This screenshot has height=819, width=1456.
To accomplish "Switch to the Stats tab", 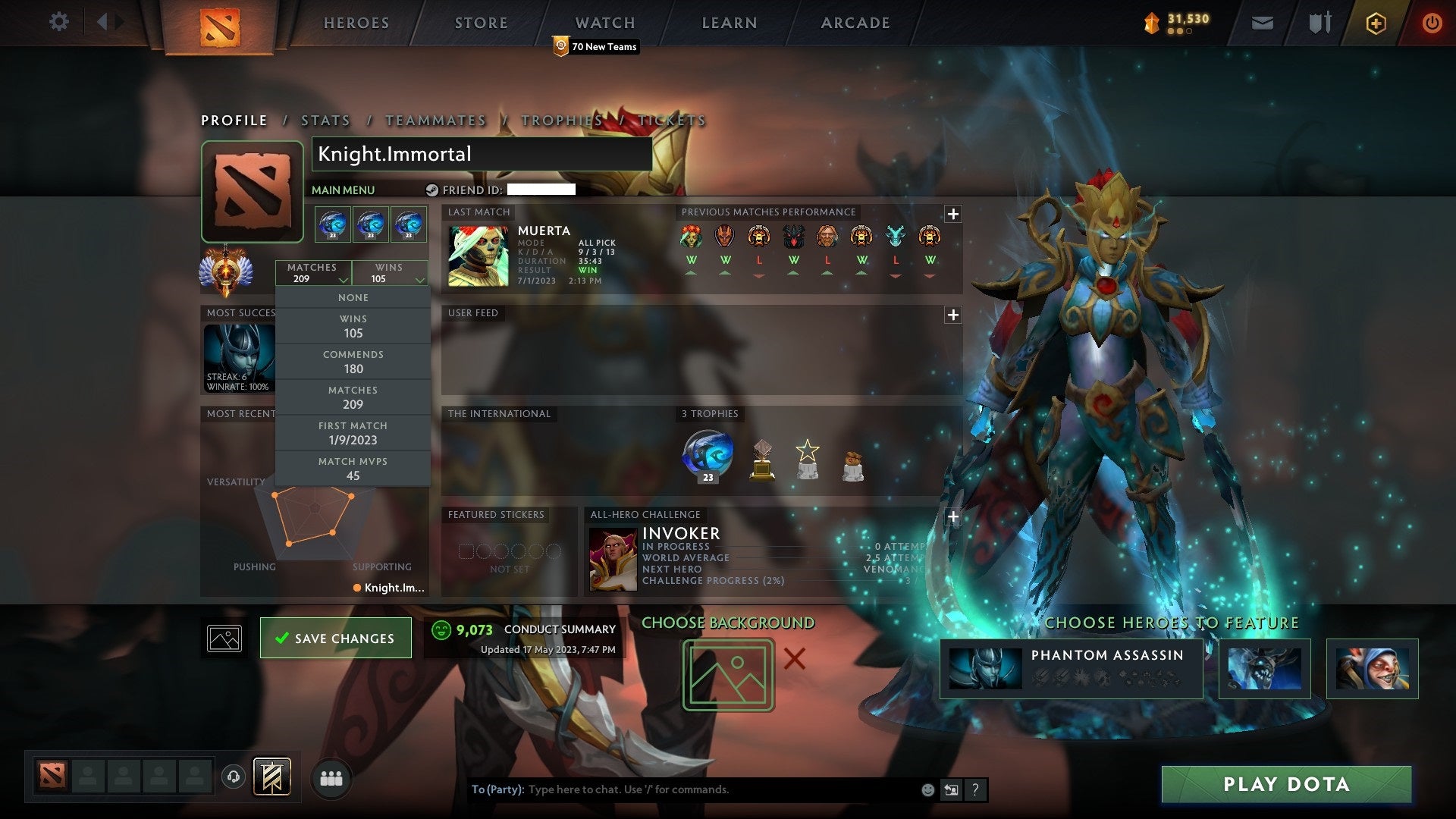I will point(325,121).
